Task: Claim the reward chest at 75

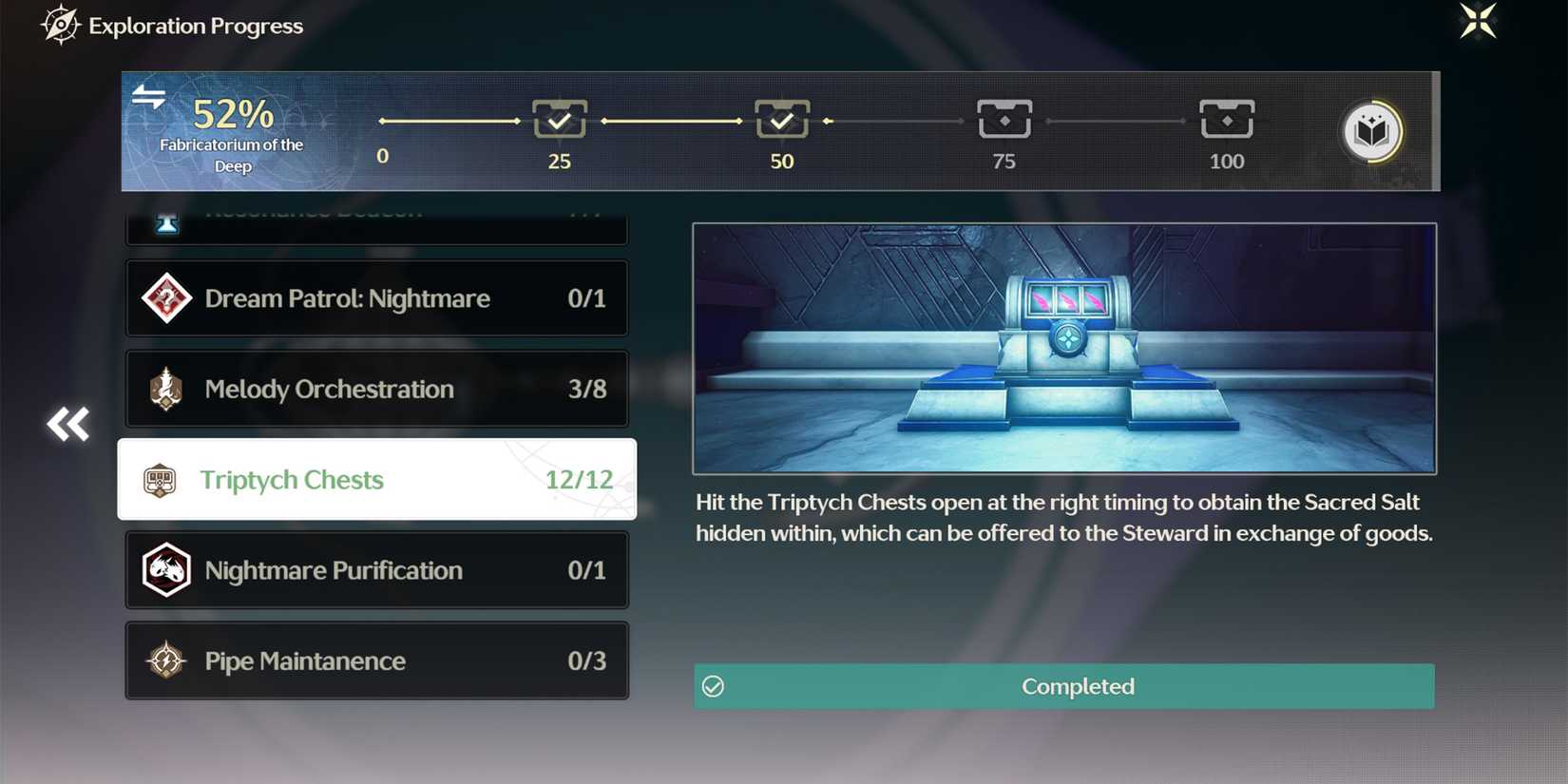Action: [x=1004, y=120]
